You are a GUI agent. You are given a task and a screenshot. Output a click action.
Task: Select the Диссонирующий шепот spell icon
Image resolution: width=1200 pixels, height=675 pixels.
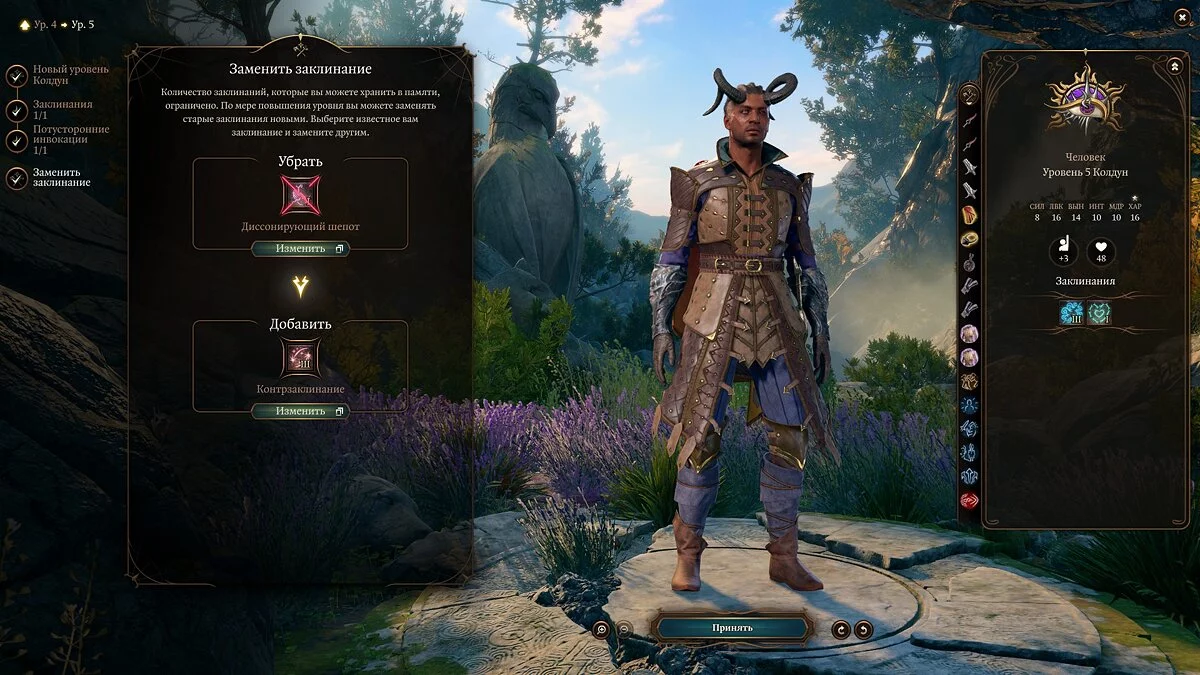(300, 196)
